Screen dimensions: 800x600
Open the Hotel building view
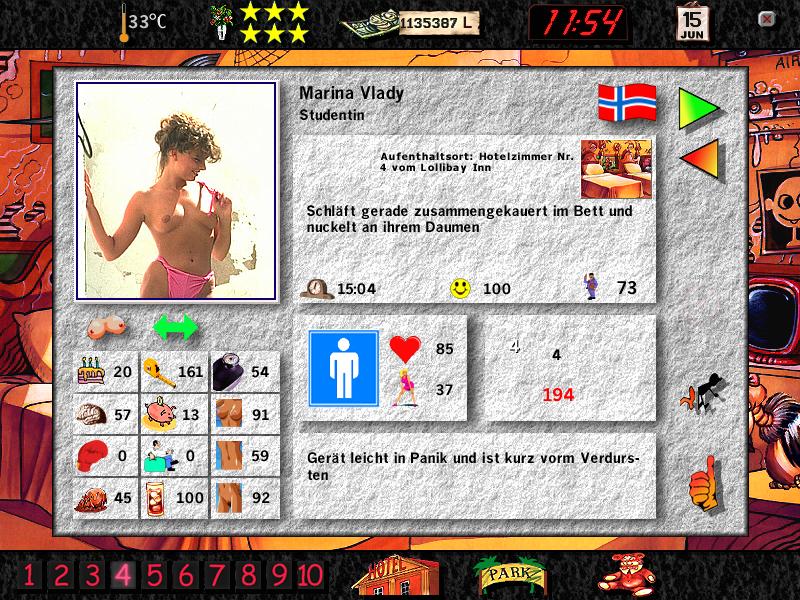click(x=397, y=574)
